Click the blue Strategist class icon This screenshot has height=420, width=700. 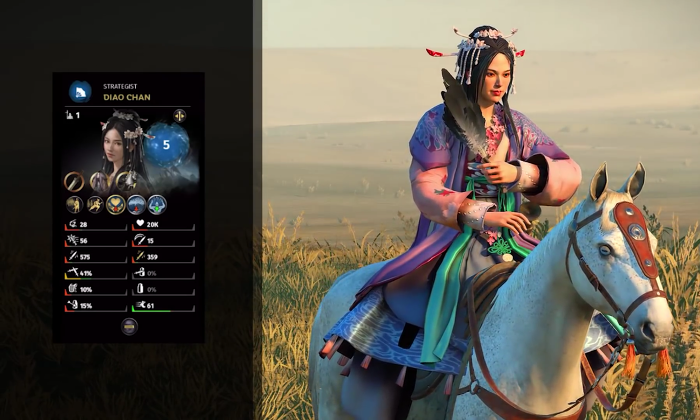[x=81, y=92]
